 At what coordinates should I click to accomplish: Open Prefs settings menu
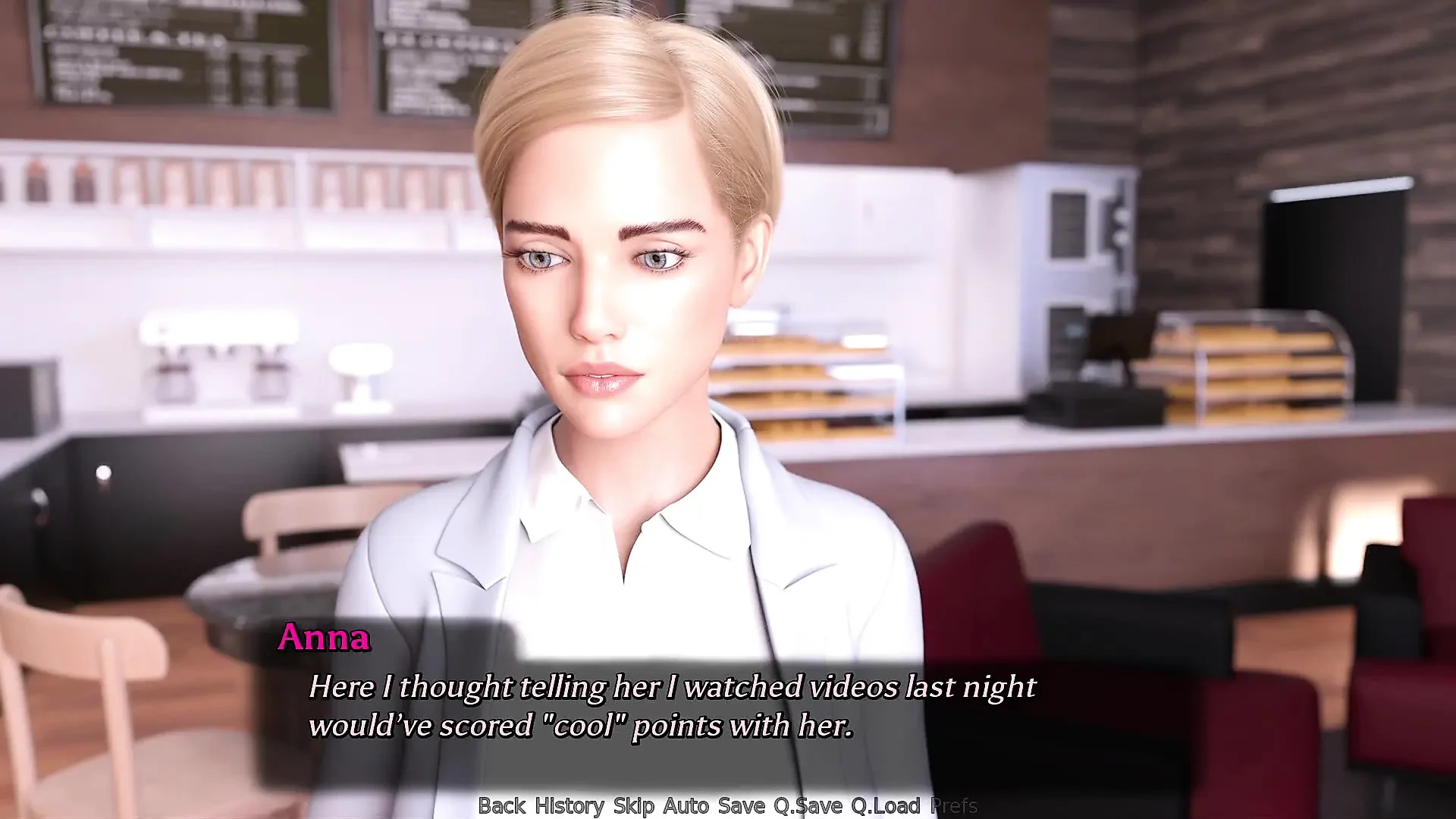click(953, 805)
